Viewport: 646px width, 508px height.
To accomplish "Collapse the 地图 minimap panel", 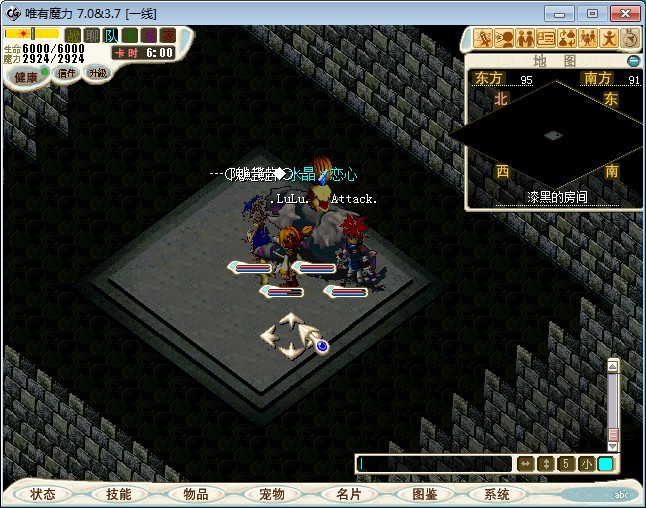I will (x=633, y=61).
